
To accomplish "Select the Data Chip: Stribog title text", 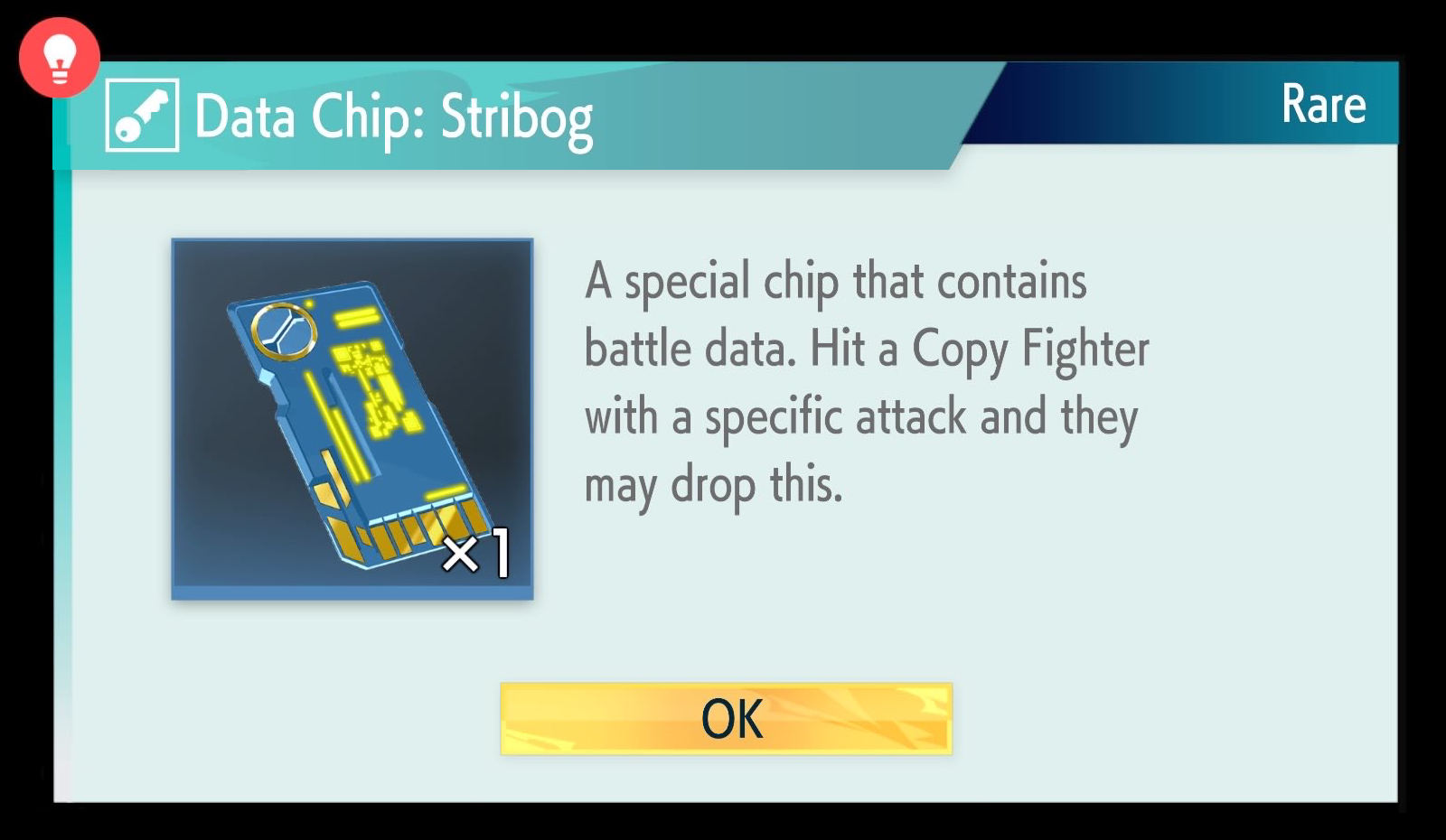I will (393, 116).
